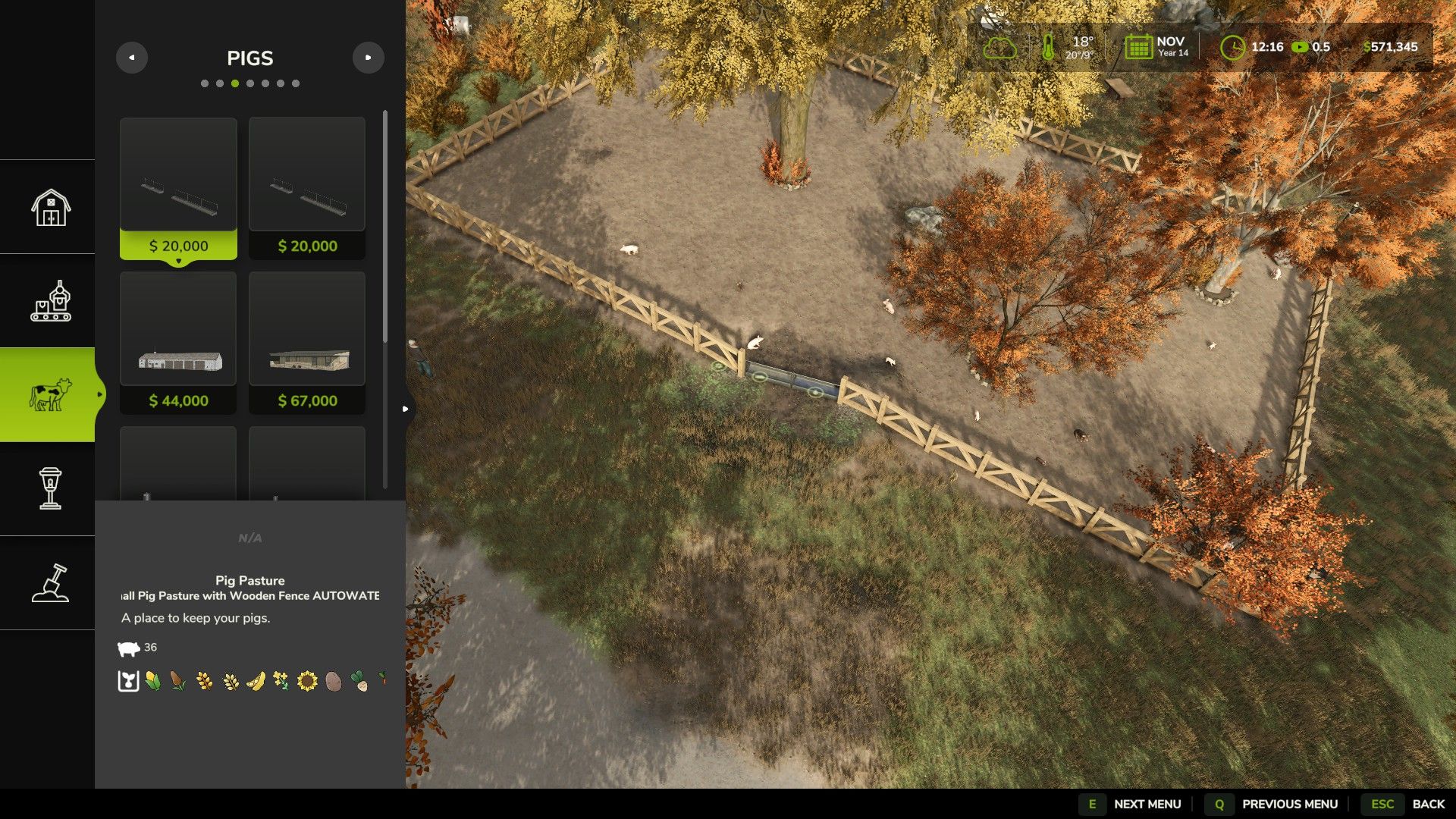Switch to the landscaping shovel category
This screenshot has height=819, width=1456.
point(50,582)
